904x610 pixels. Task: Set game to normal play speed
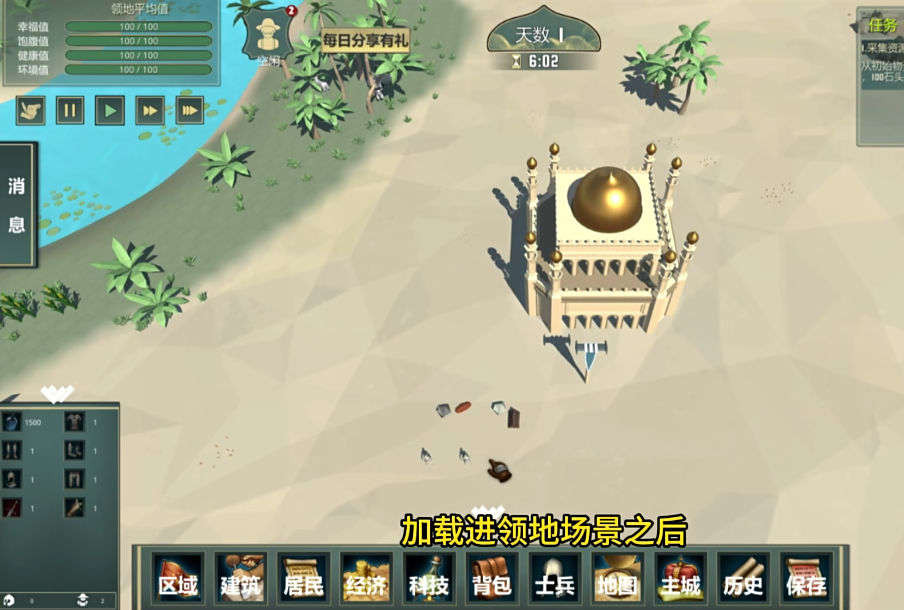point(110,109)
